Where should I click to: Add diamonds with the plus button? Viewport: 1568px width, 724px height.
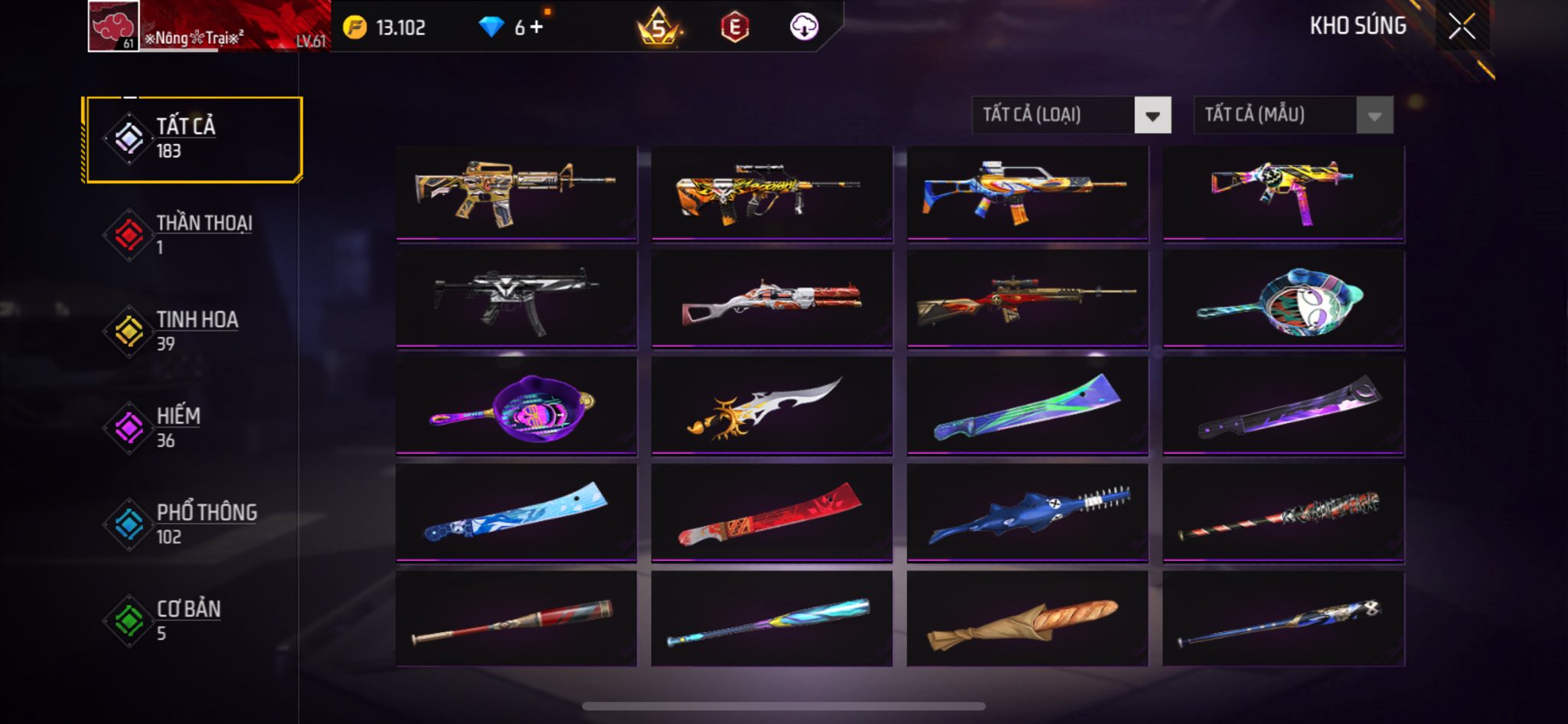[x=537, y=28]
